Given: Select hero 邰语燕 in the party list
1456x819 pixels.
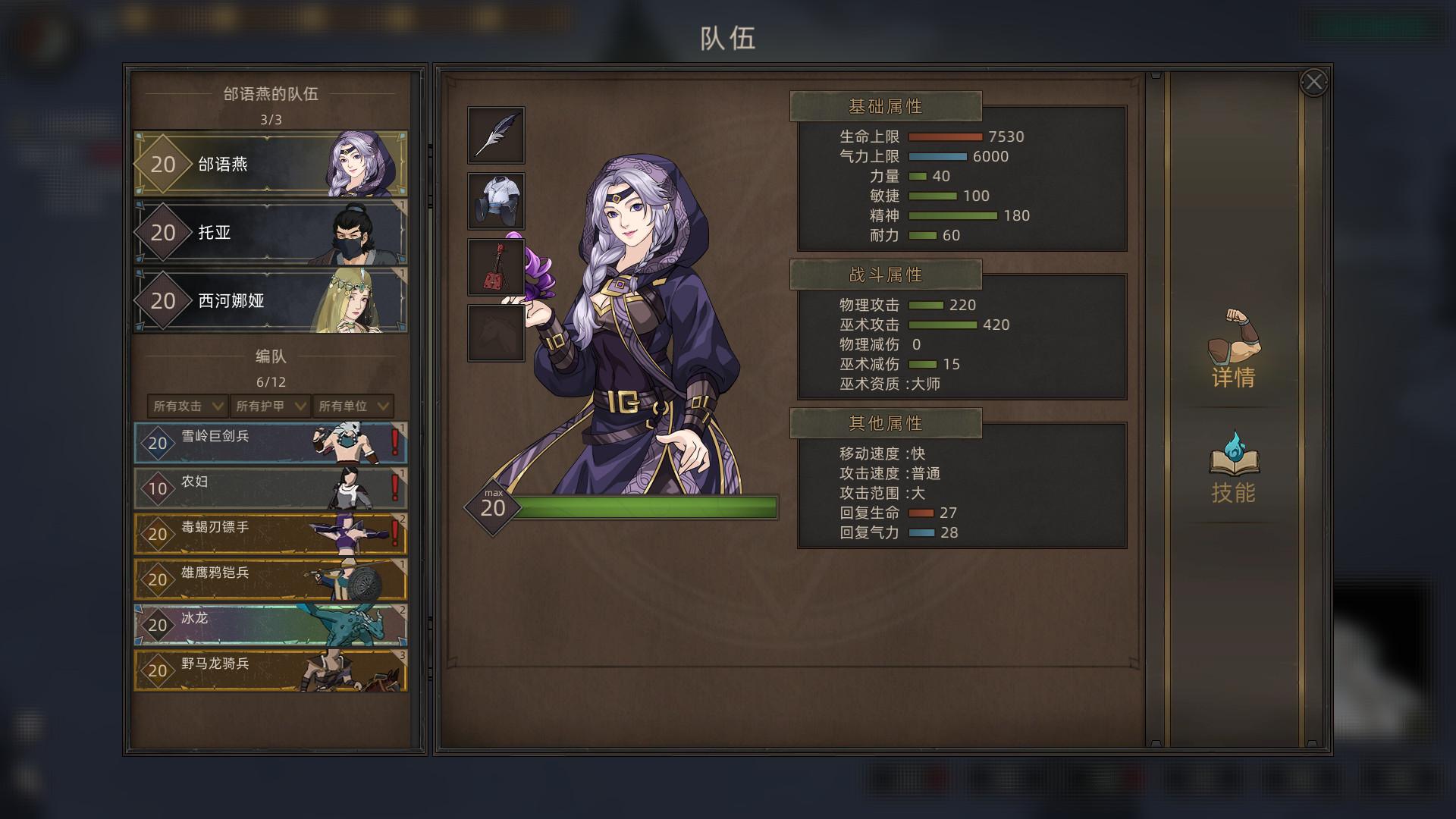Looking at the screenshot, I should click(270, 164).
